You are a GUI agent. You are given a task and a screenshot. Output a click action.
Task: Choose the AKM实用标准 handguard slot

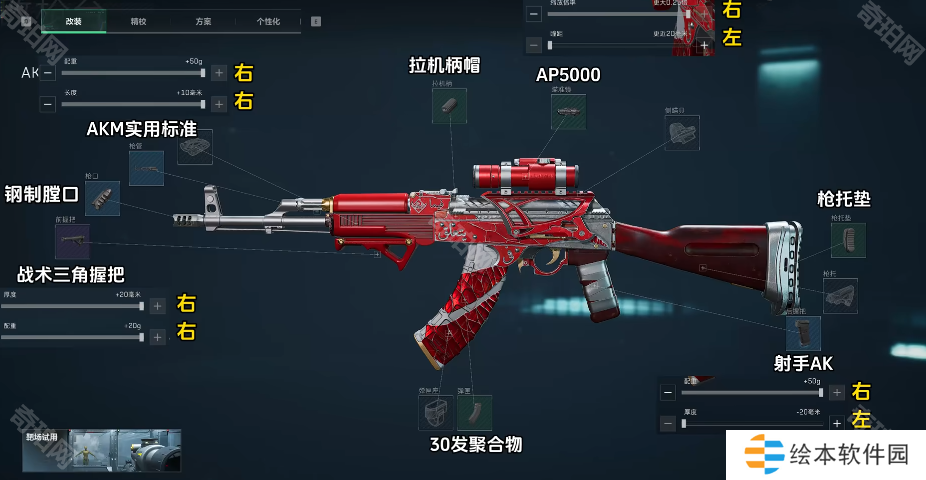tap(194, 147)
